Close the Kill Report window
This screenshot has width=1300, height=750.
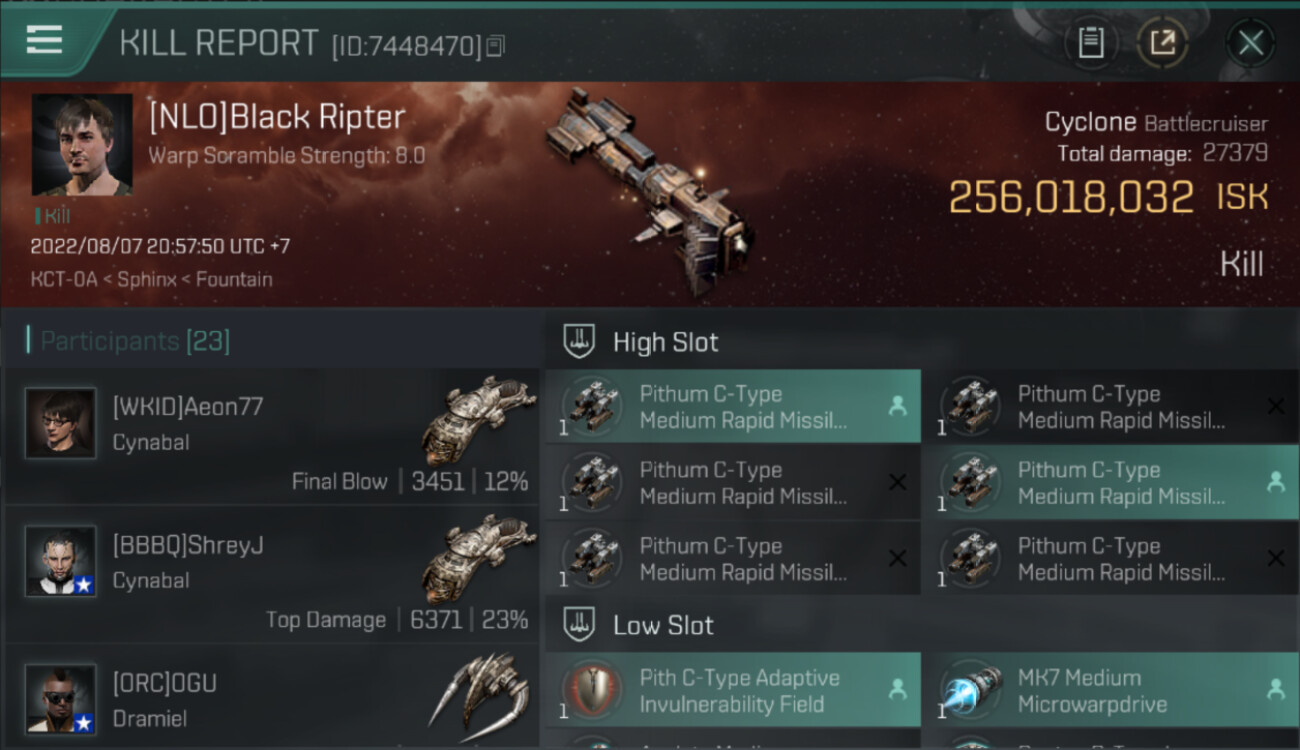click(1250, 43)
